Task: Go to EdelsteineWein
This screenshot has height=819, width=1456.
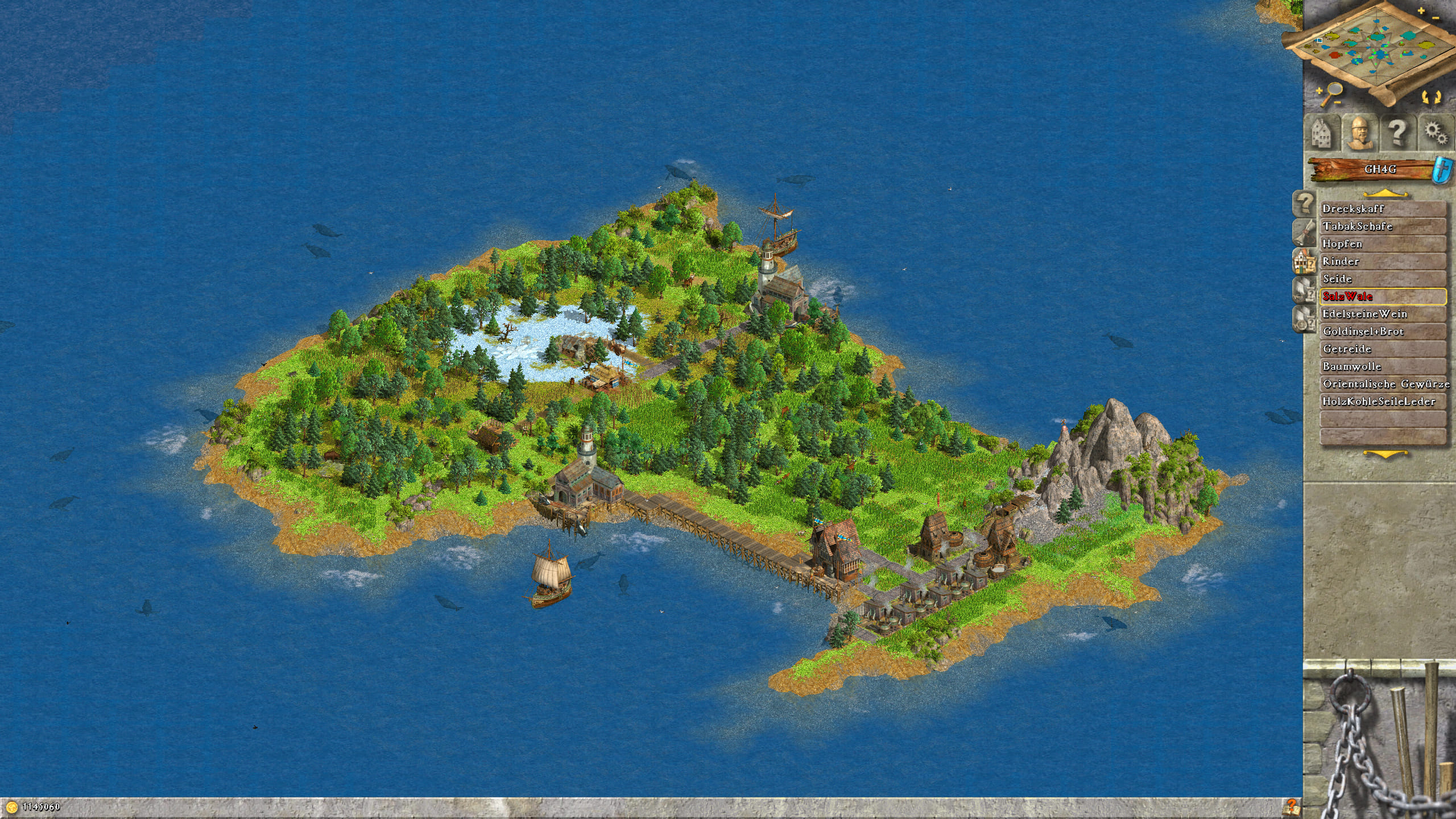Action: click(x=1382, y=314)
